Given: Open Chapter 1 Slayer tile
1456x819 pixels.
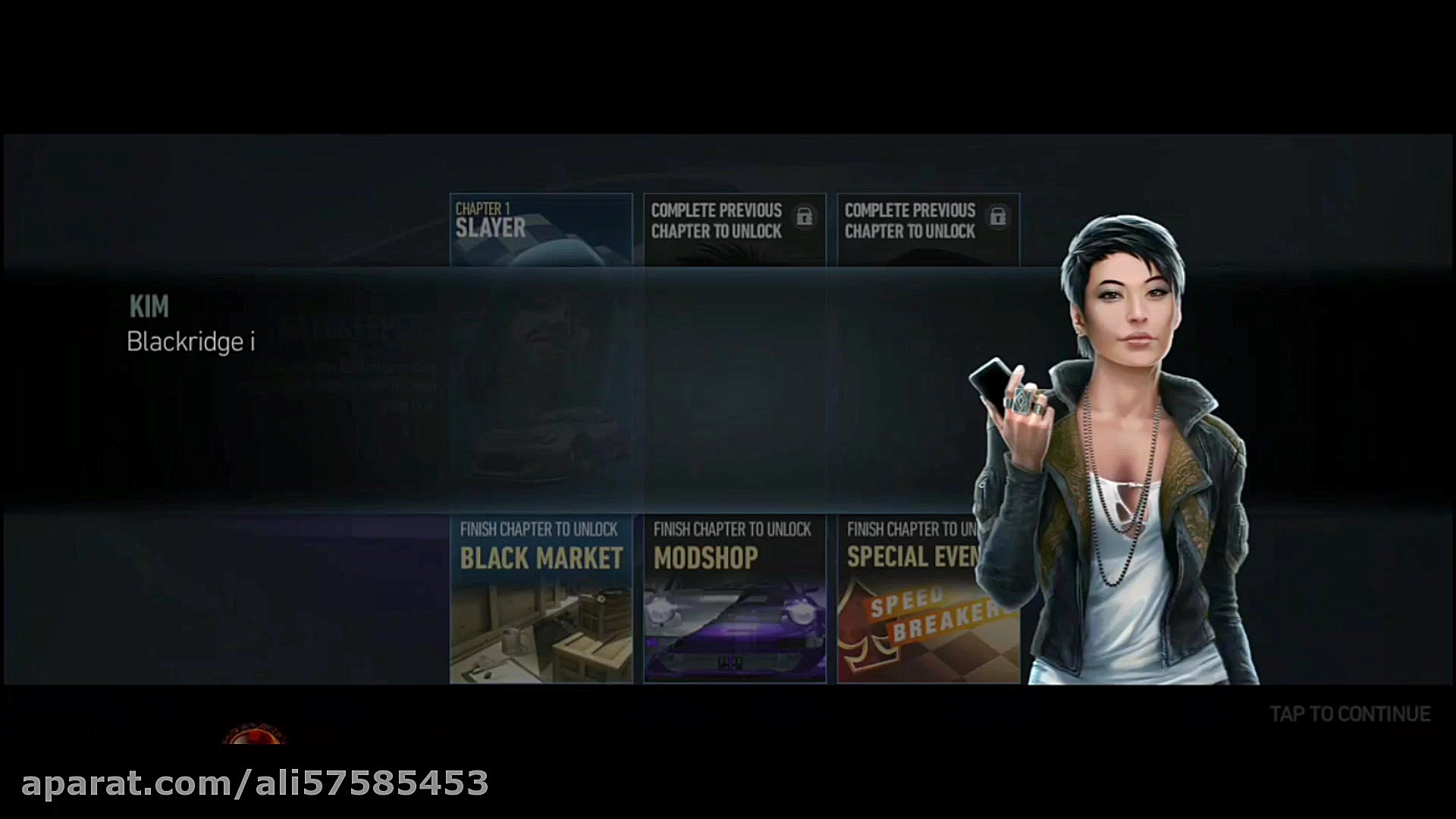Looking at the screenshot, I should 541,229.
